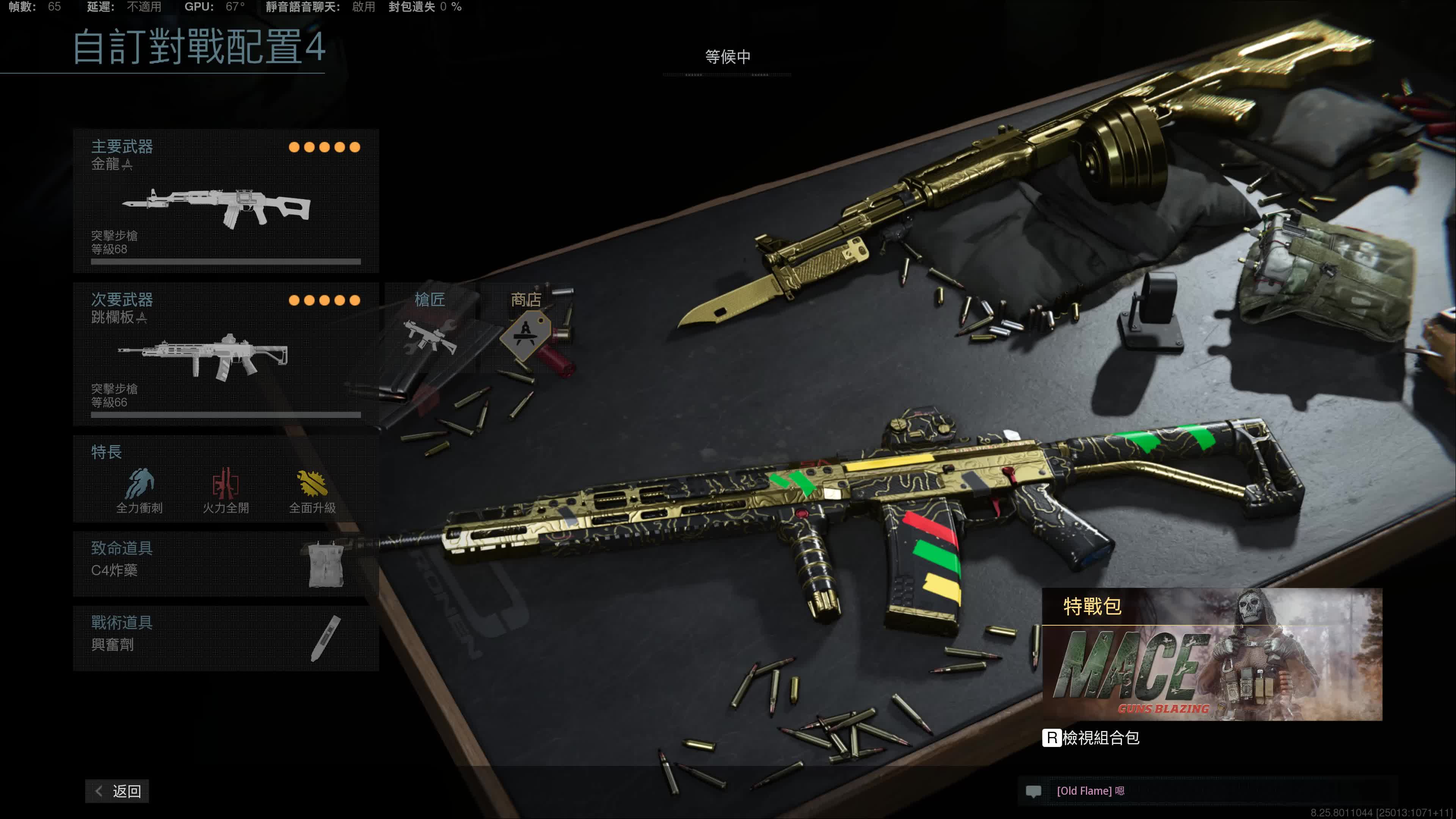Go back with the 返回 button
Viewport: 1456px width, 819px height.
point(118,791)
